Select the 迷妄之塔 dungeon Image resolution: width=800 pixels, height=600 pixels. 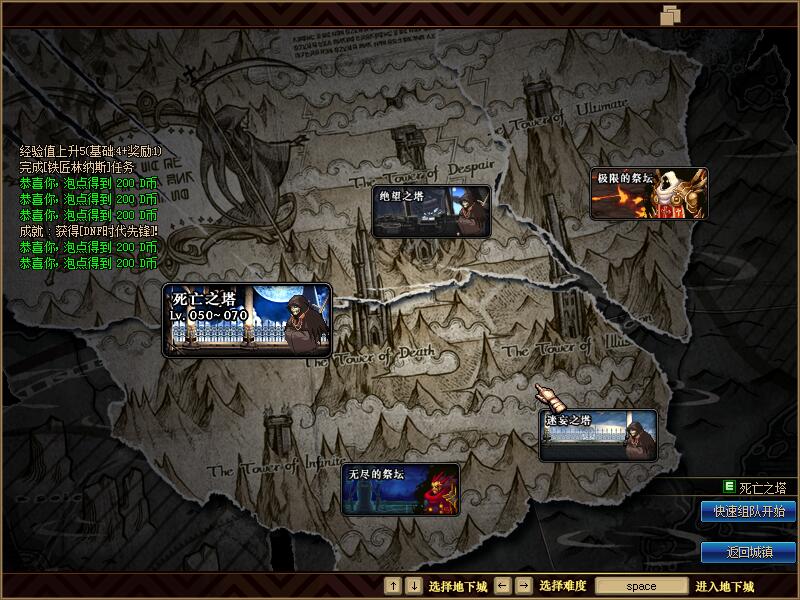coord(598,436)
